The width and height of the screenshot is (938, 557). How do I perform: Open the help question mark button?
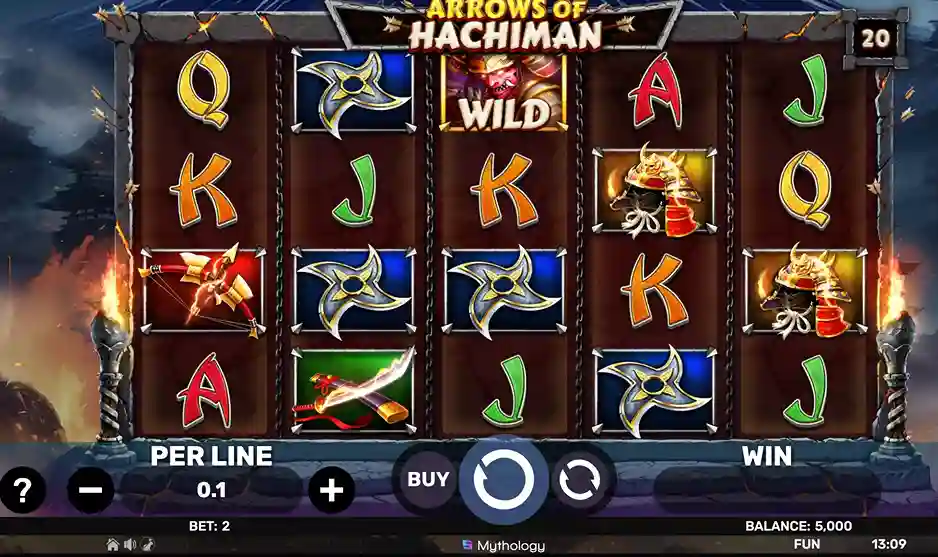pyautogui.click(x=22, y=491)
